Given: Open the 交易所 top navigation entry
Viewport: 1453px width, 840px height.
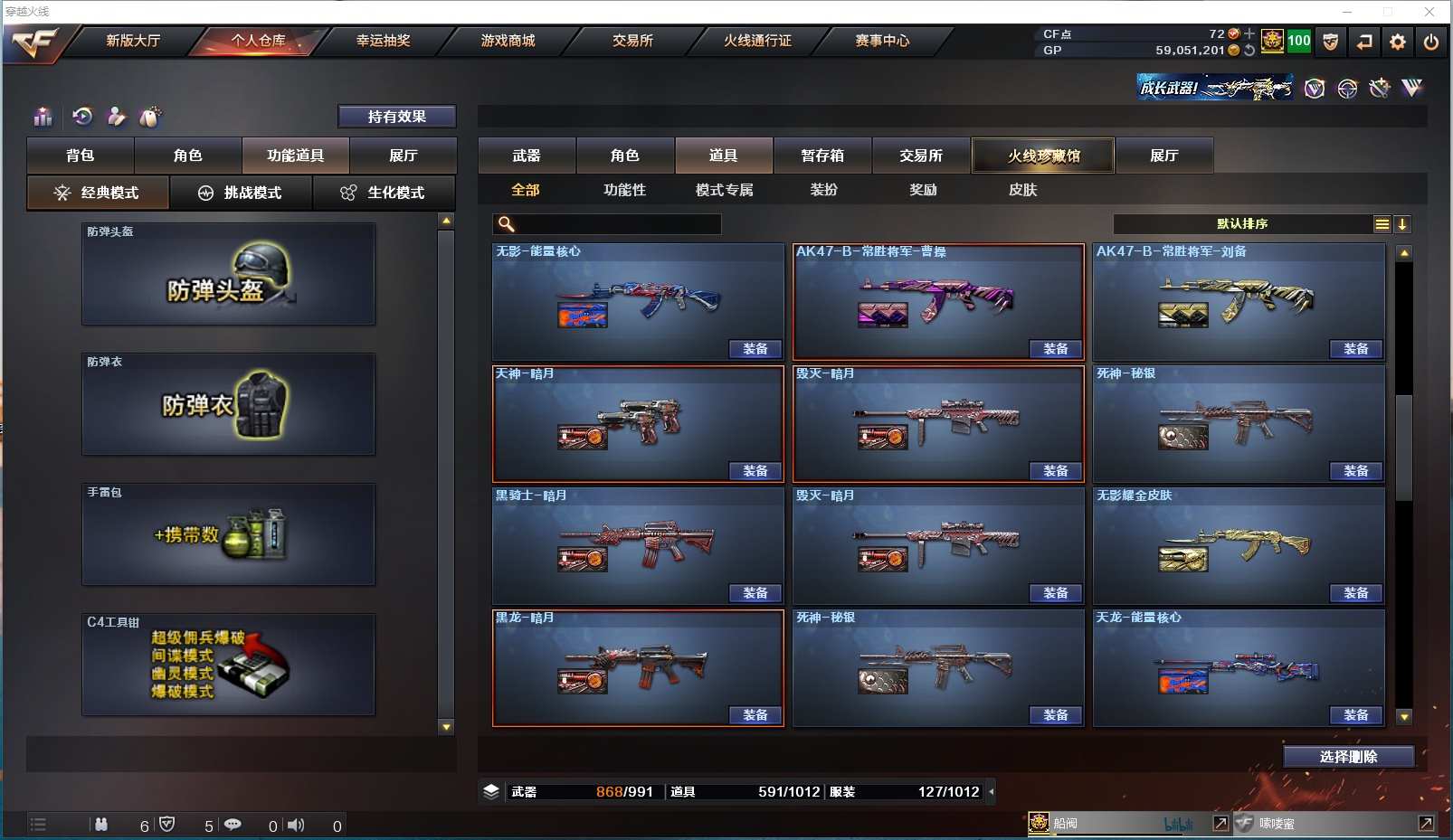Looking at the screenshot, I should click(x=632, y=41).
